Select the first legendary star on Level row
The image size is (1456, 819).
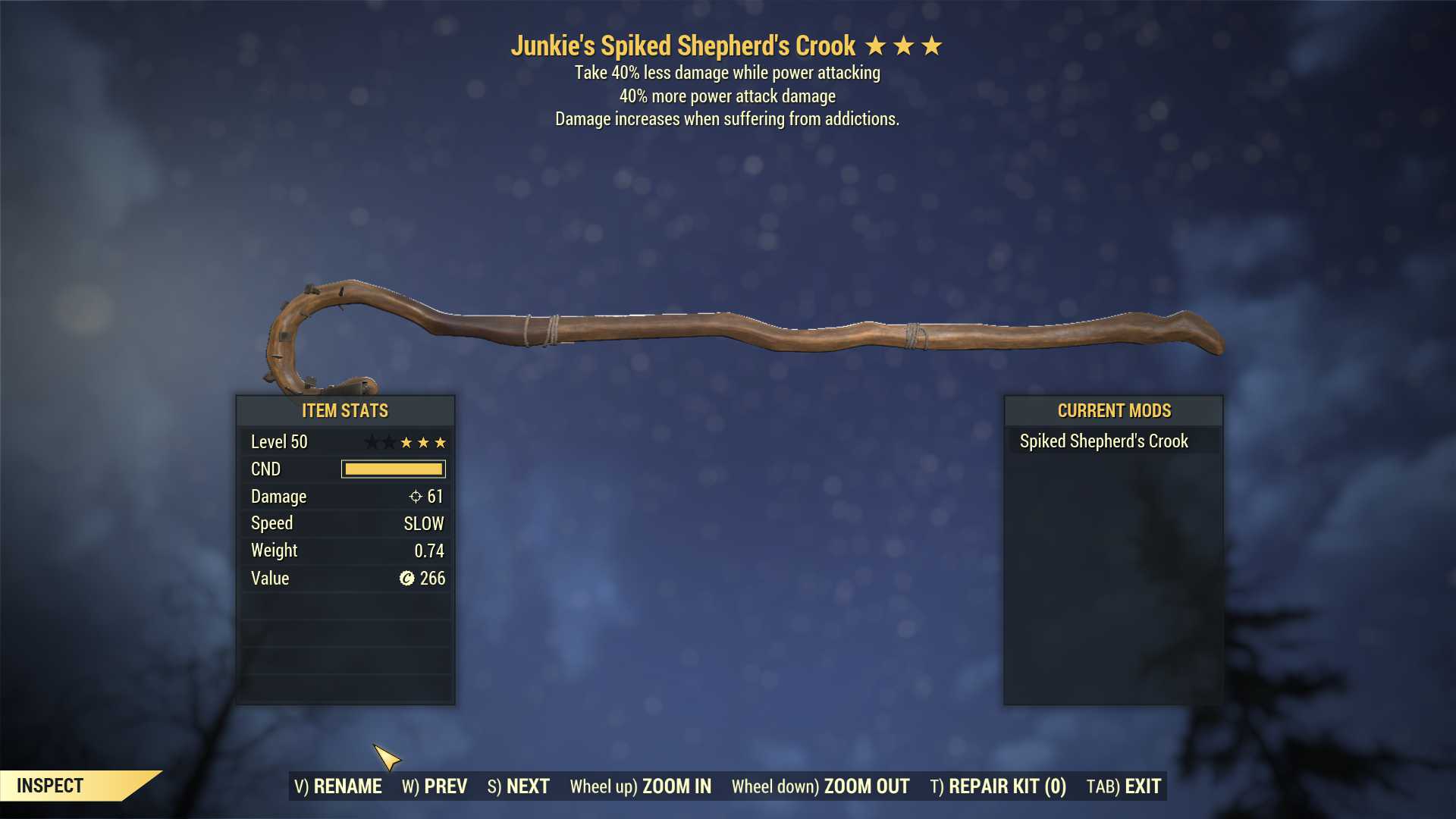371,442
